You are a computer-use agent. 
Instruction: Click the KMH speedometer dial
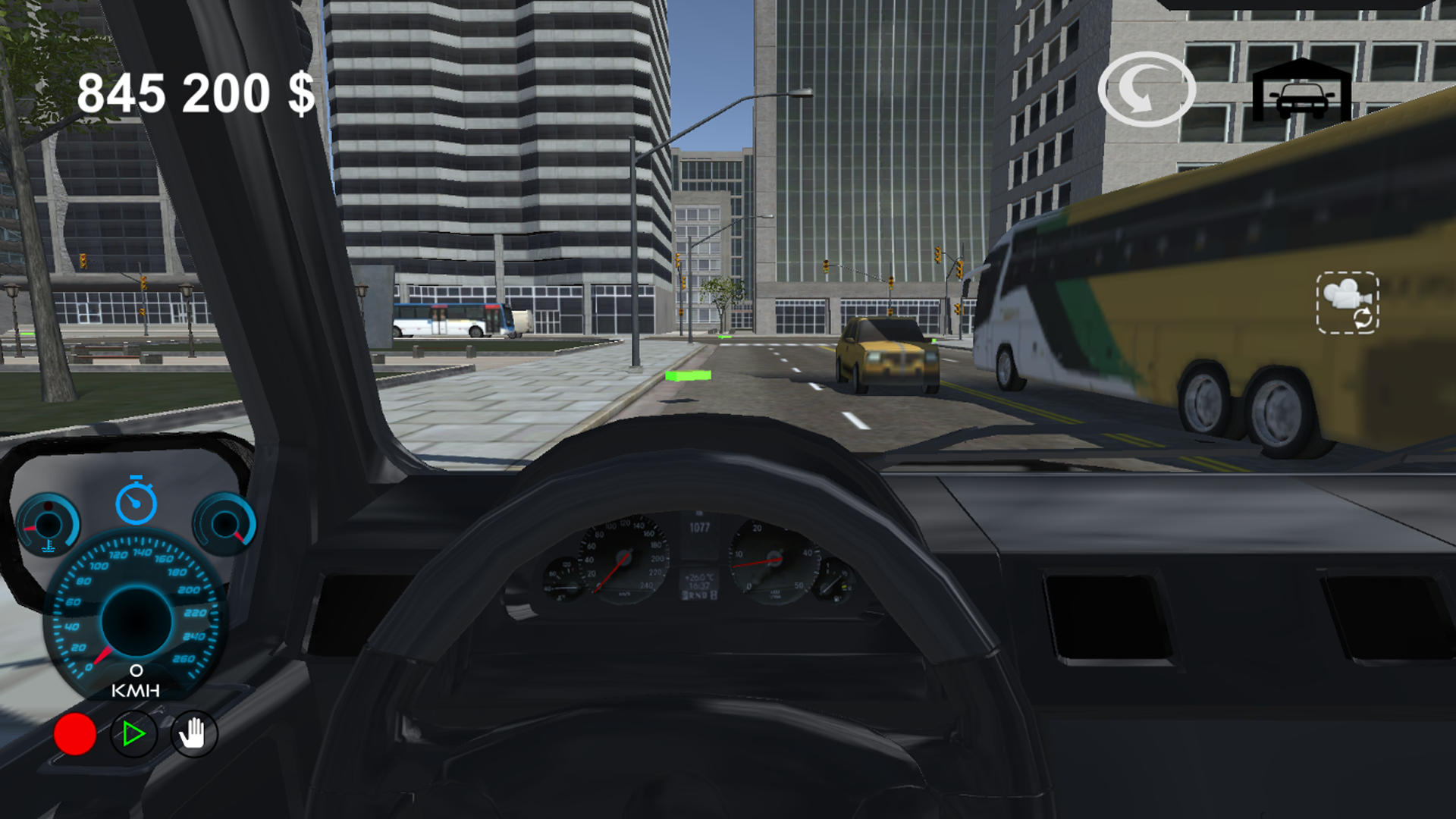(136, 622)
